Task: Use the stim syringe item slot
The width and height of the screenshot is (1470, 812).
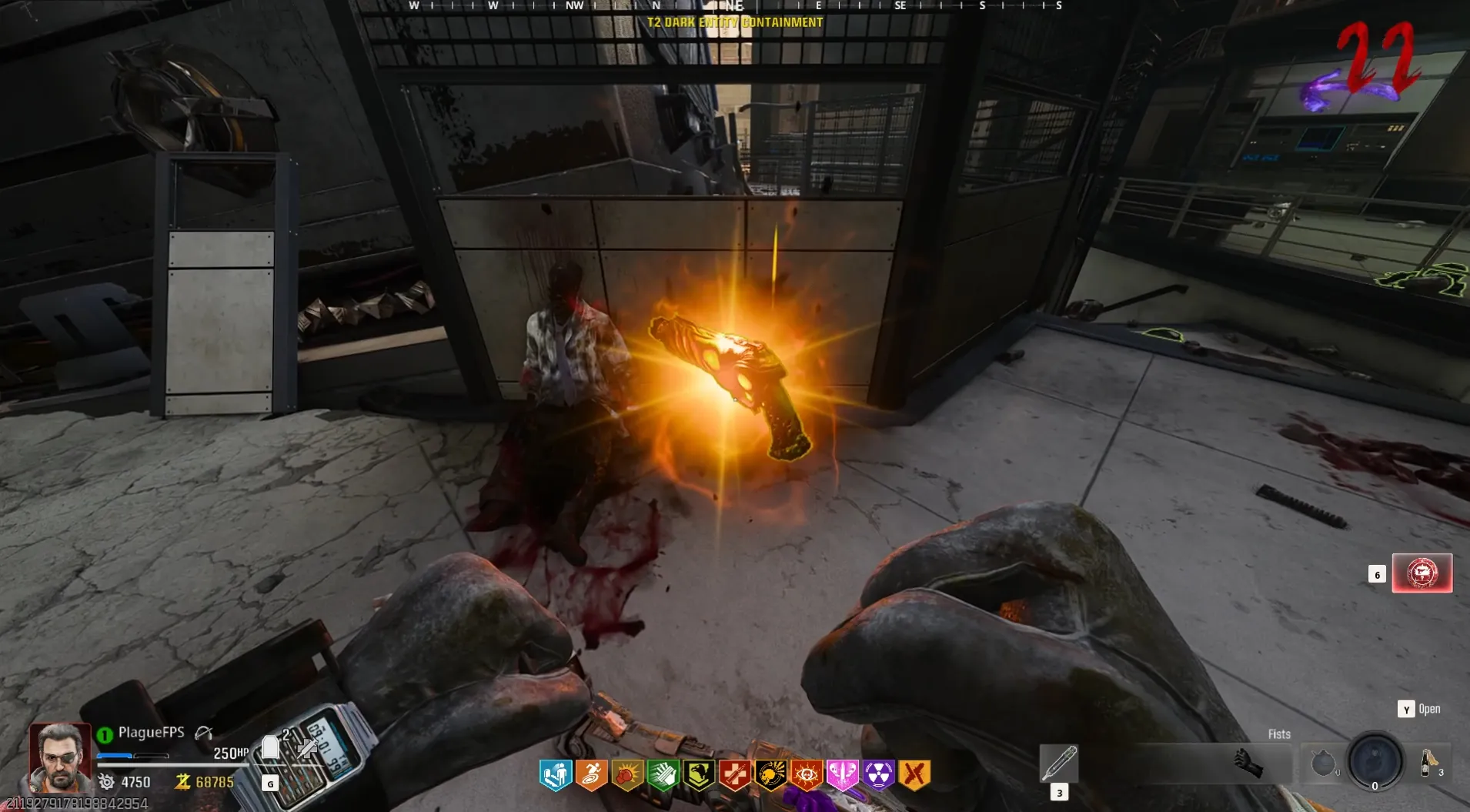Action: (x=1059, y=763)
